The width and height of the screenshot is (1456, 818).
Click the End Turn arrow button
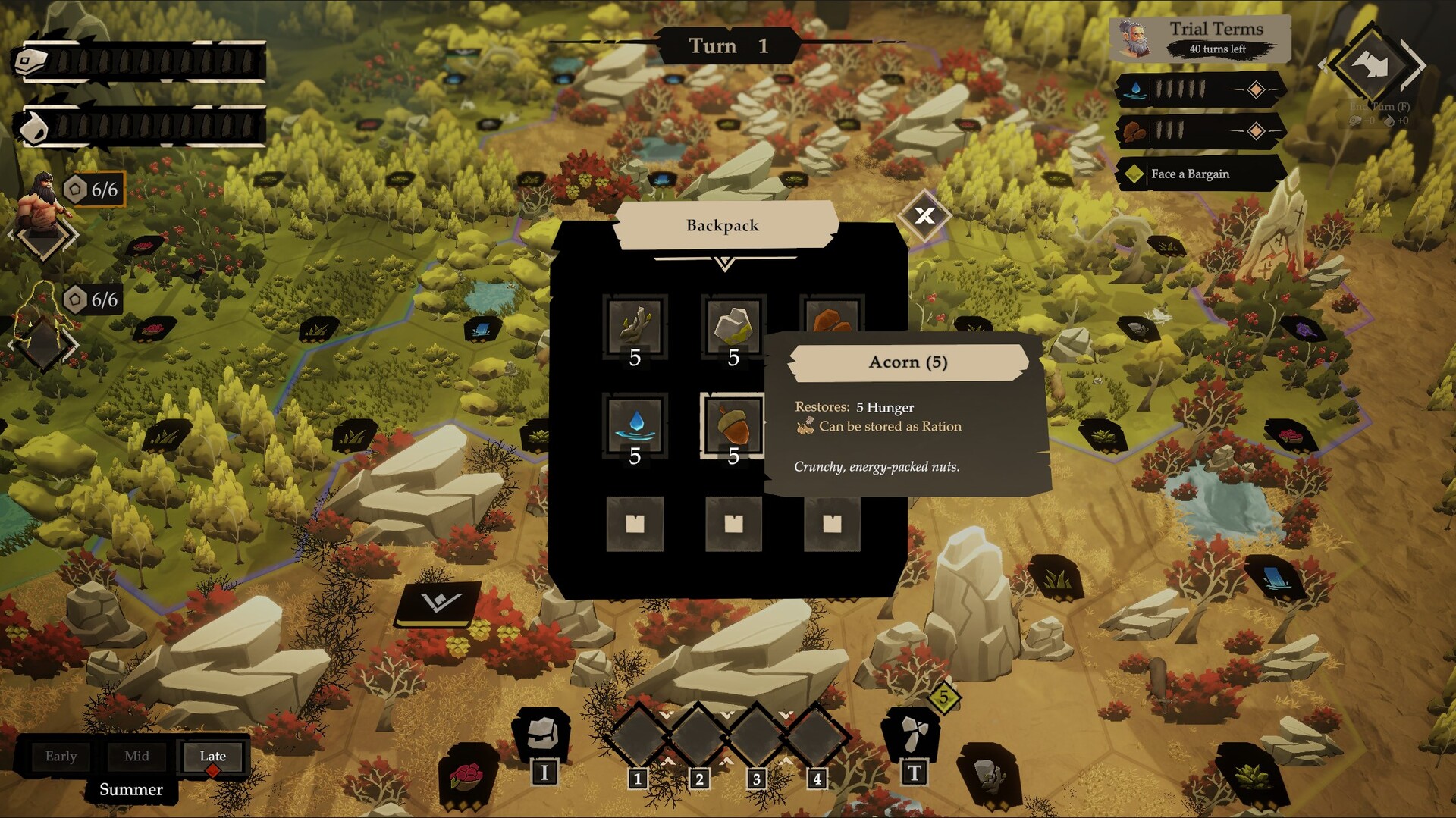[x=1372, y=65]
